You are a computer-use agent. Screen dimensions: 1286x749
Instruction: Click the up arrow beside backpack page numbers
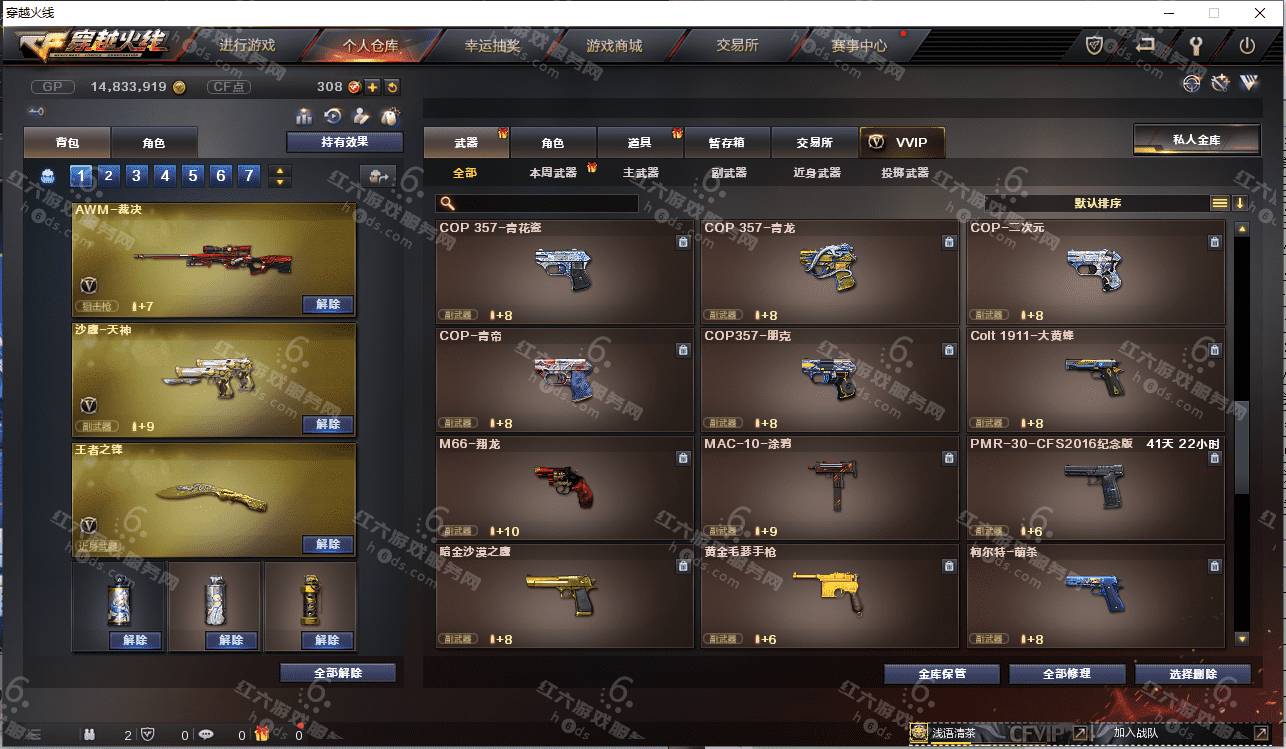(x=279, y=169)
